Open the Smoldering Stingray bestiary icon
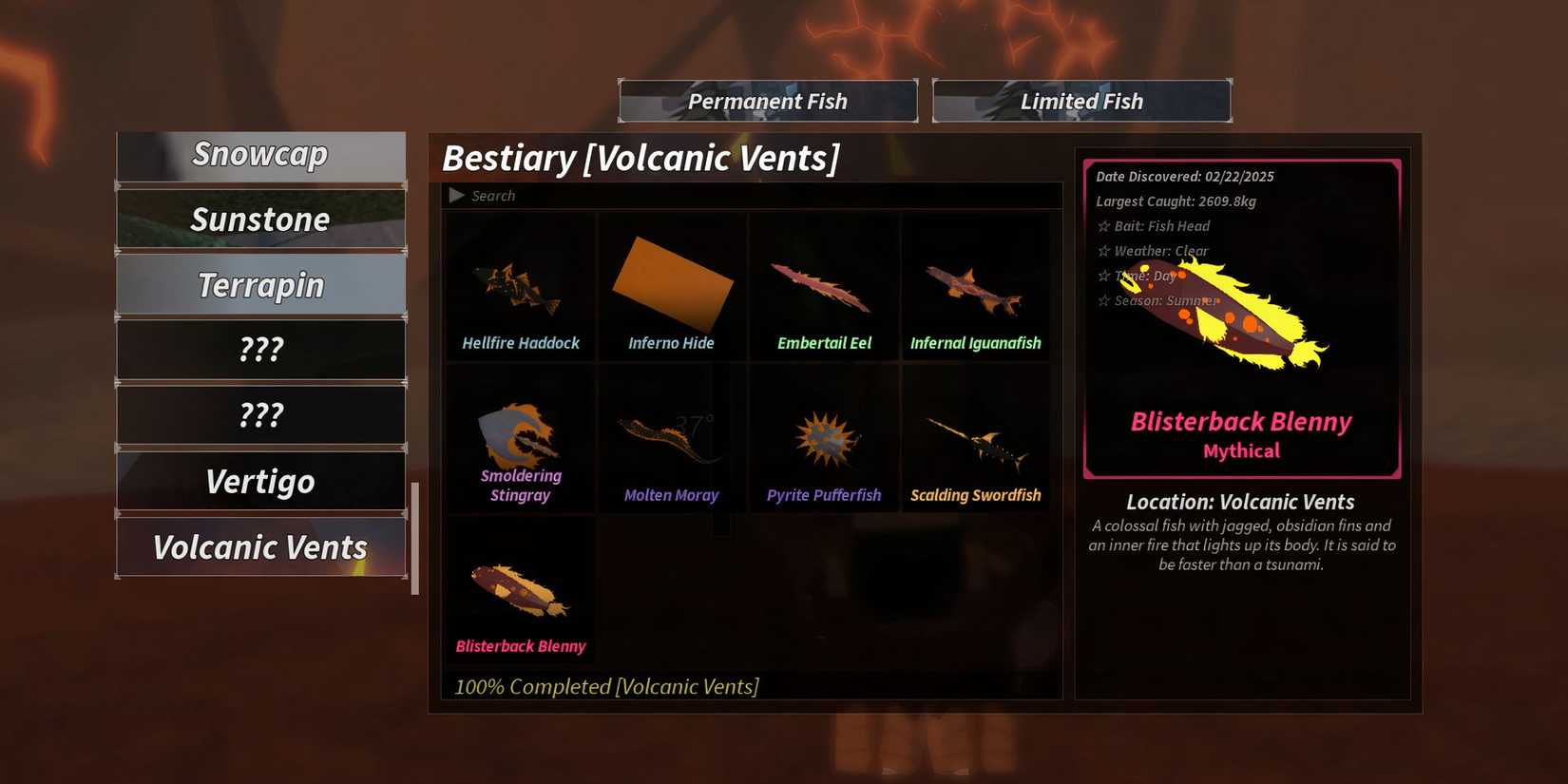The image size is (1568, 784). tap(519, 437)
